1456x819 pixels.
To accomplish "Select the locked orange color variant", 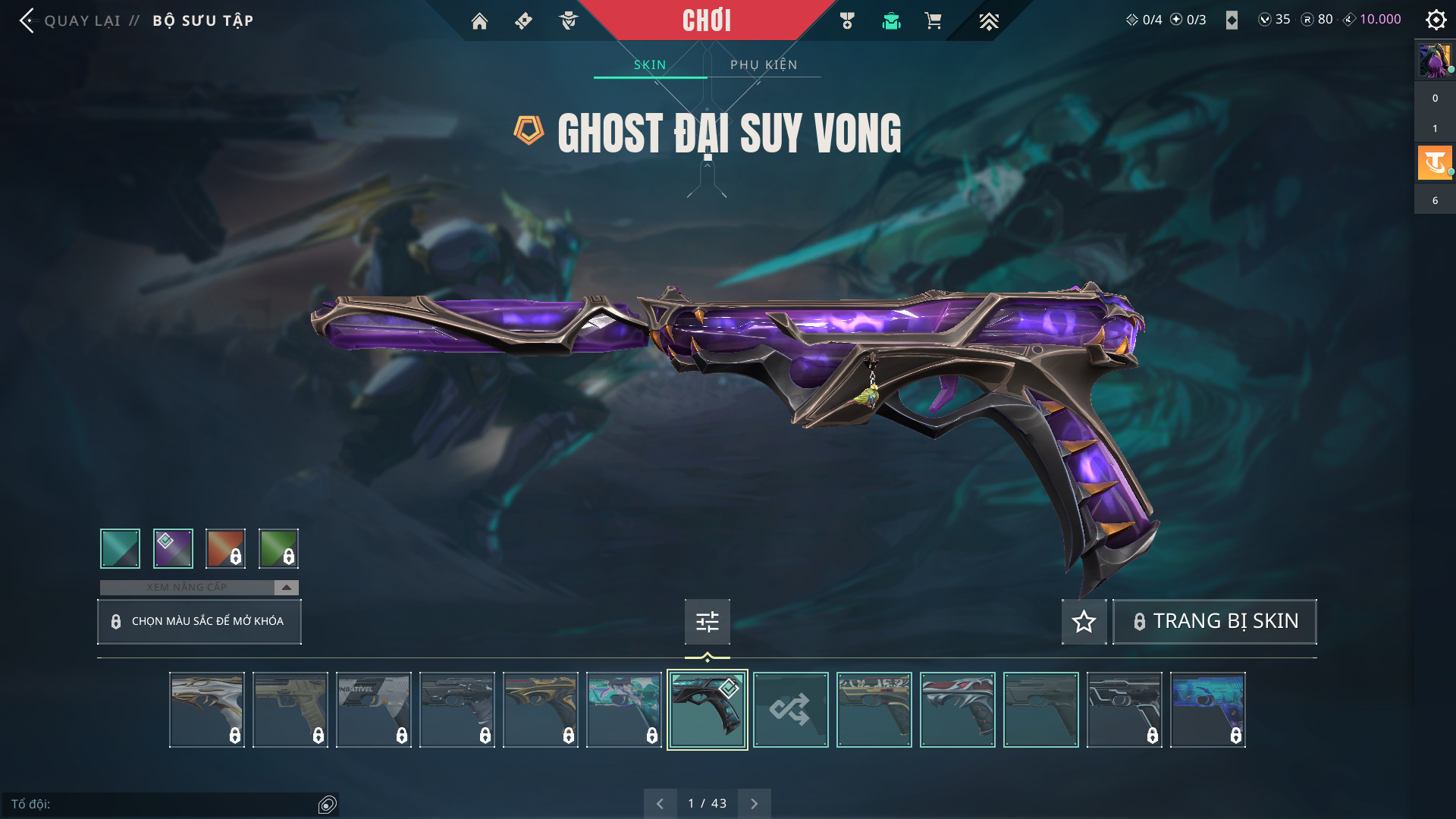I will pyautogui.click(x=225, y=548).
